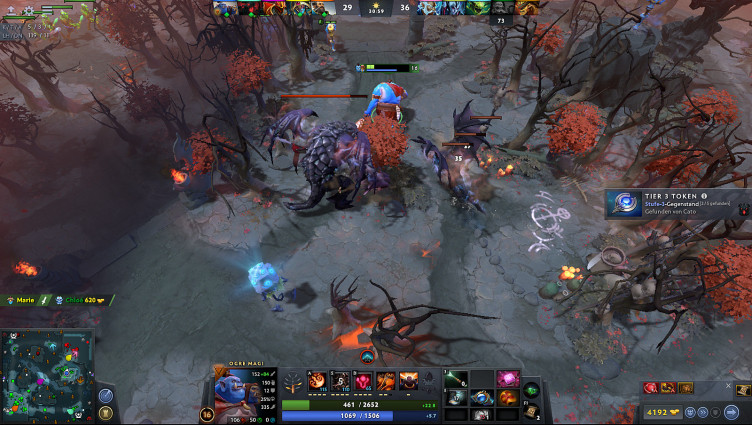Activate the Bloodlust ability
The image size is (752, 425).
(x=363, y=380)
